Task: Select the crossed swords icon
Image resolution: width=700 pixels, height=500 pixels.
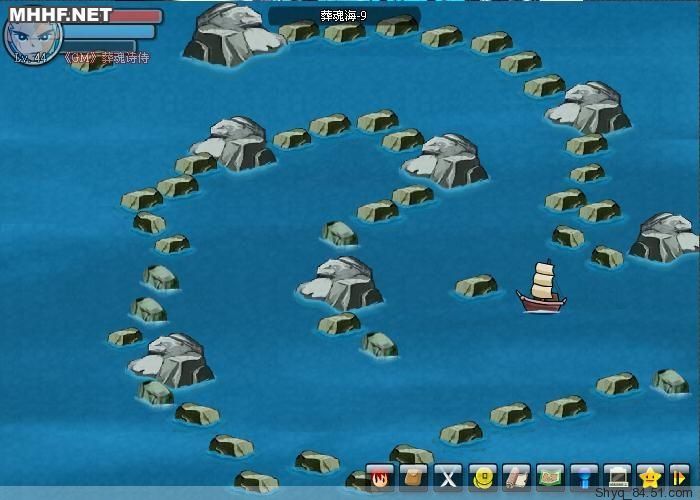Action: [449, 478]
